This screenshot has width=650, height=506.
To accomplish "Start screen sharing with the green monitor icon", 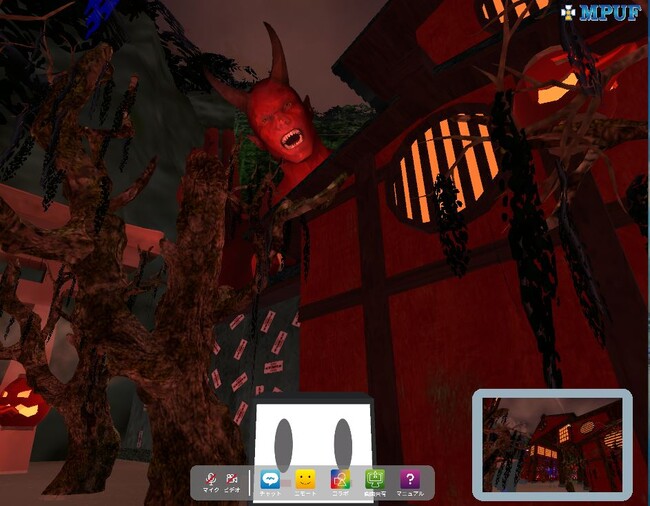I will 375,481.
